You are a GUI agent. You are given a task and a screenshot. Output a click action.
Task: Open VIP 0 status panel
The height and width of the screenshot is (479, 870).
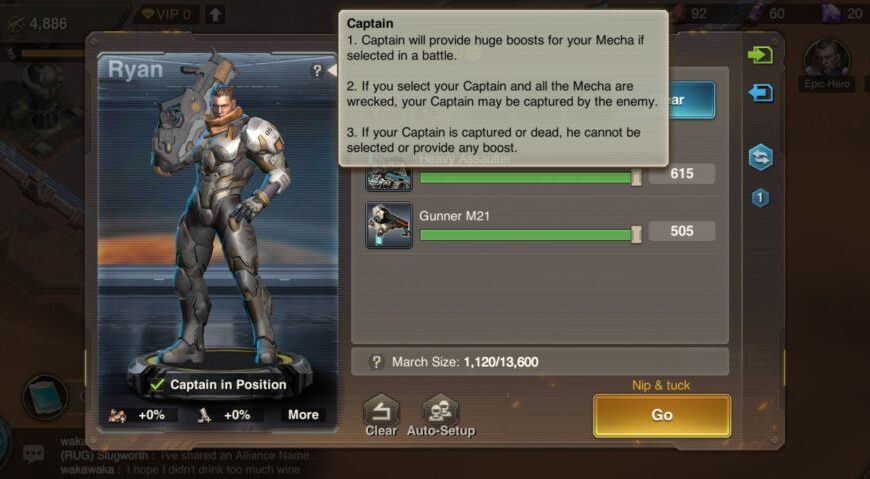166,14
